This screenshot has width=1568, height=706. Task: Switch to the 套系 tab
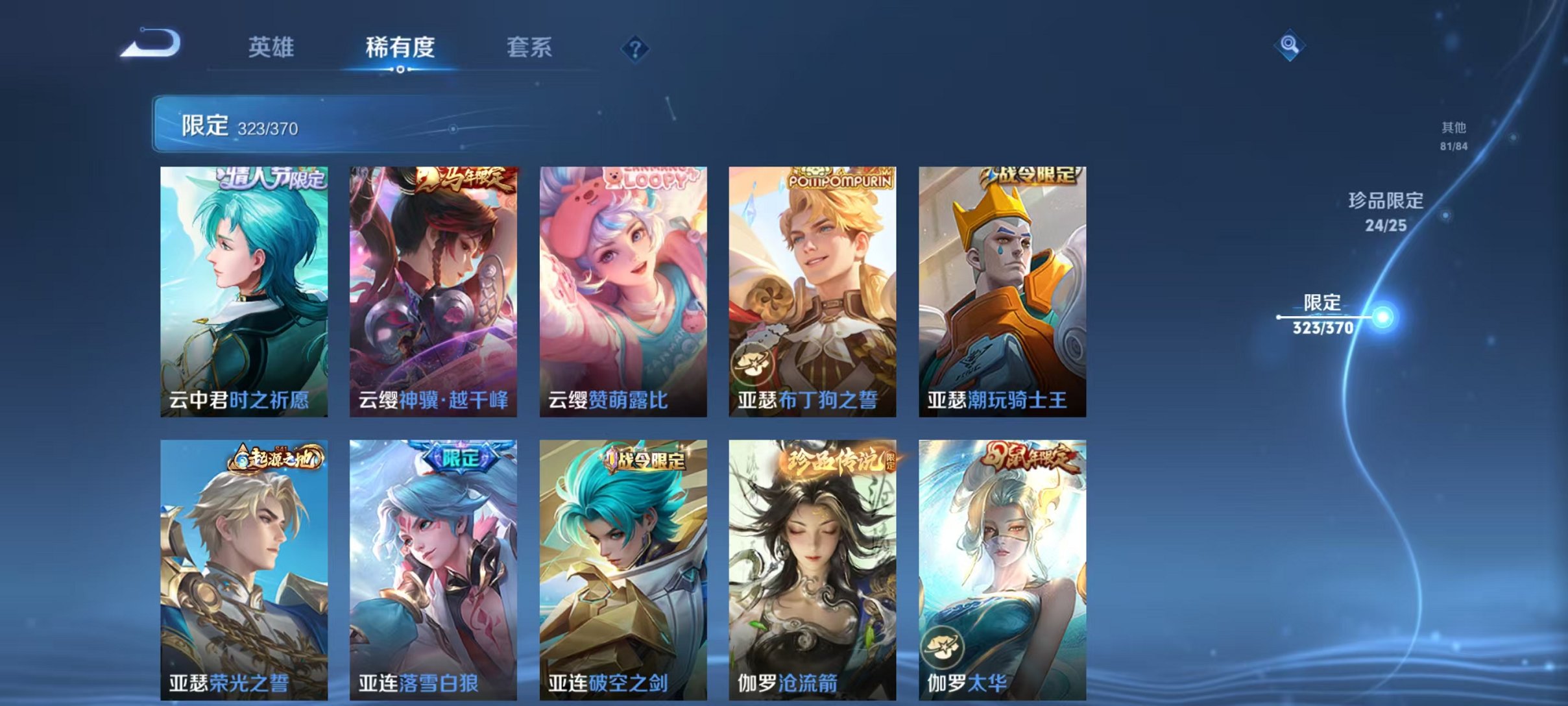pos(529,48)
